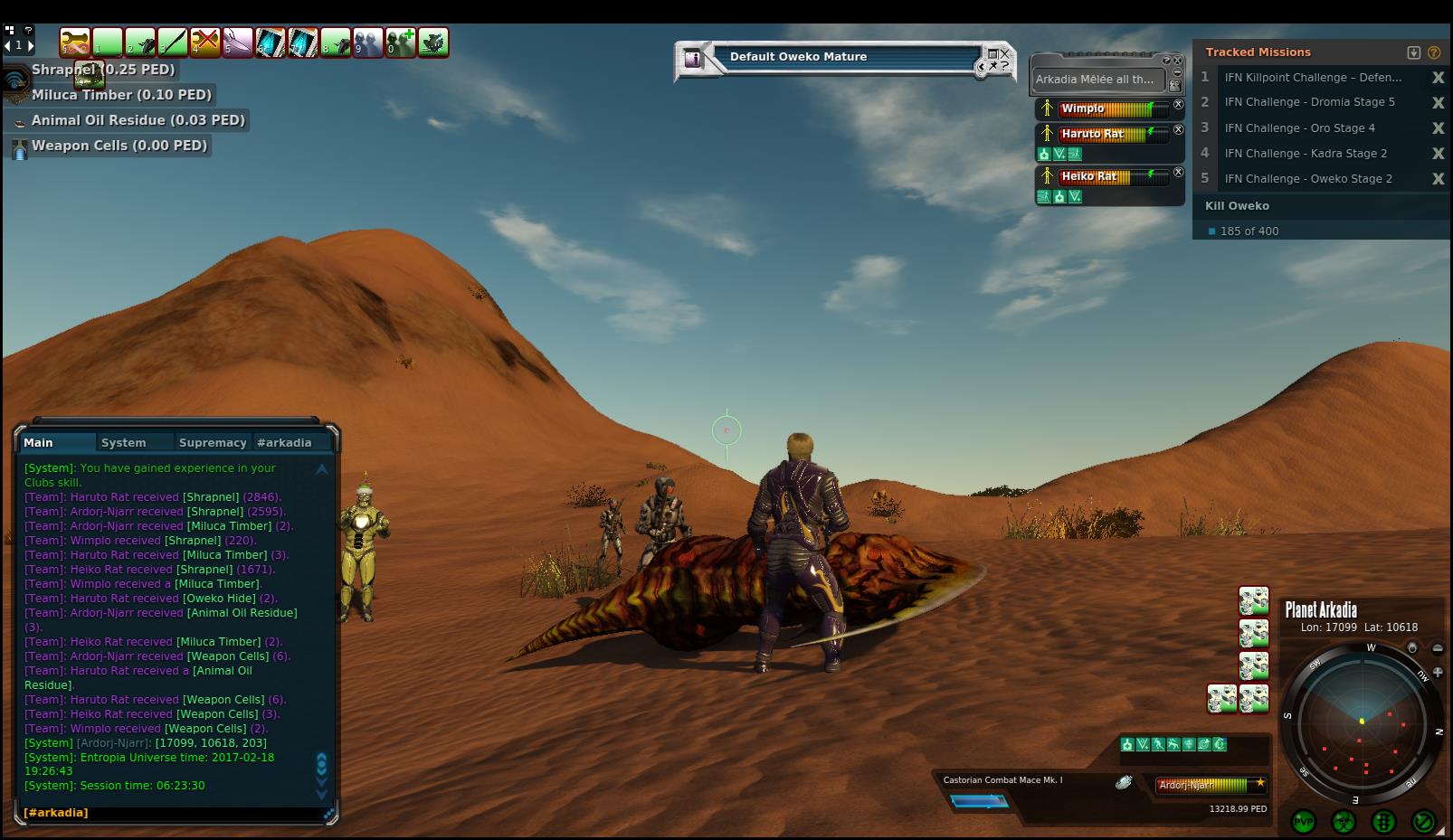
Task: Open the Tracked Missions help icon
Action: coord(1434,52)
